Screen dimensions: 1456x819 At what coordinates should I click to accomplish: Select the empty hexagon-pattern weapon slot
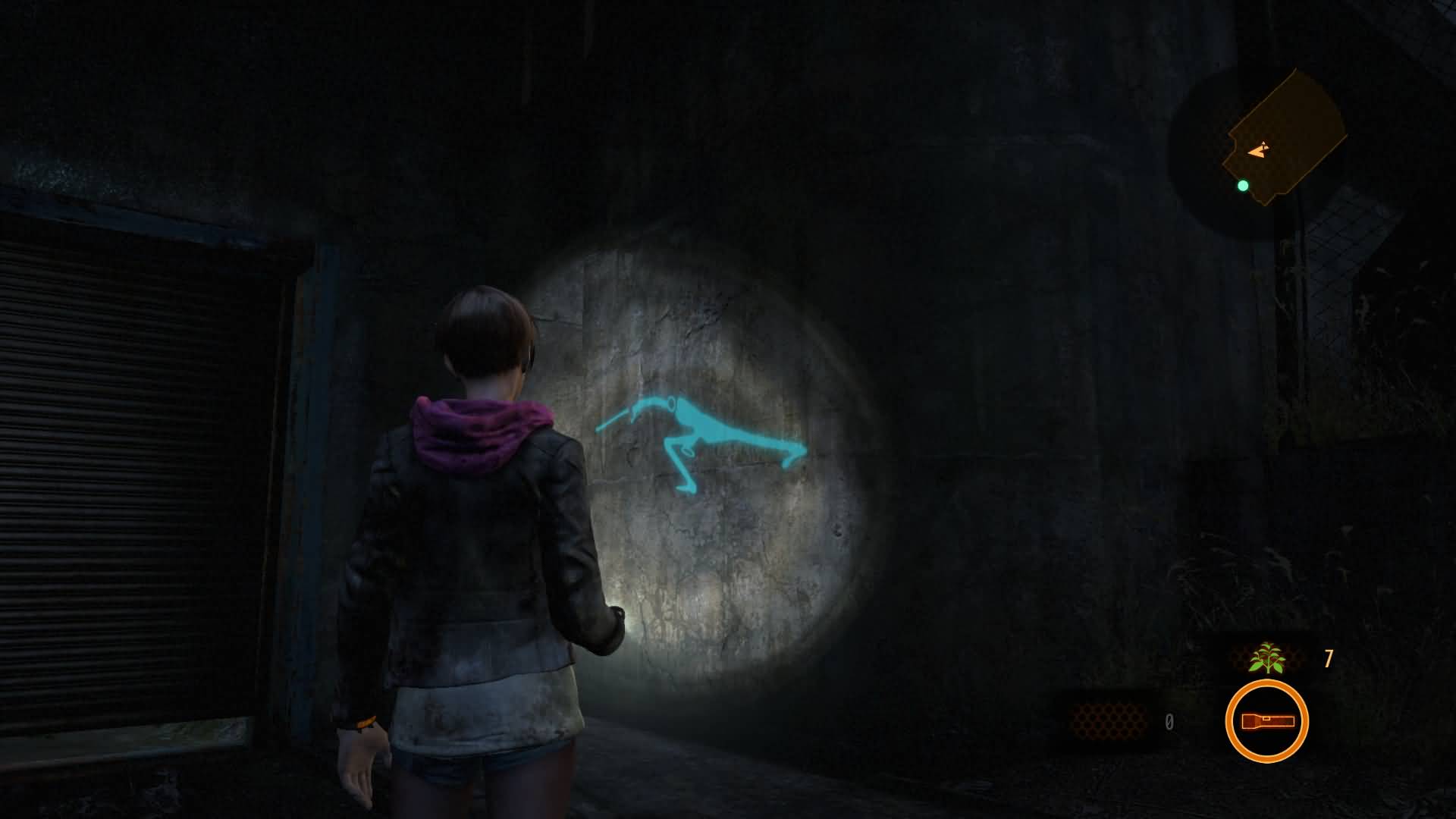pyautogui.click(x=1107, y=720)
